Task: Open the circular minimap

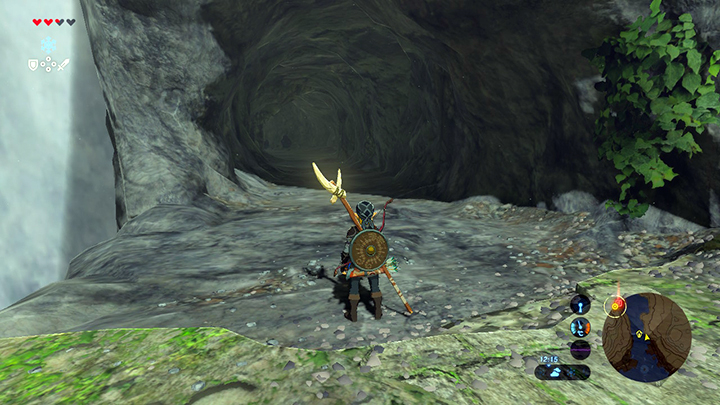Action: [x=647, y=337]
